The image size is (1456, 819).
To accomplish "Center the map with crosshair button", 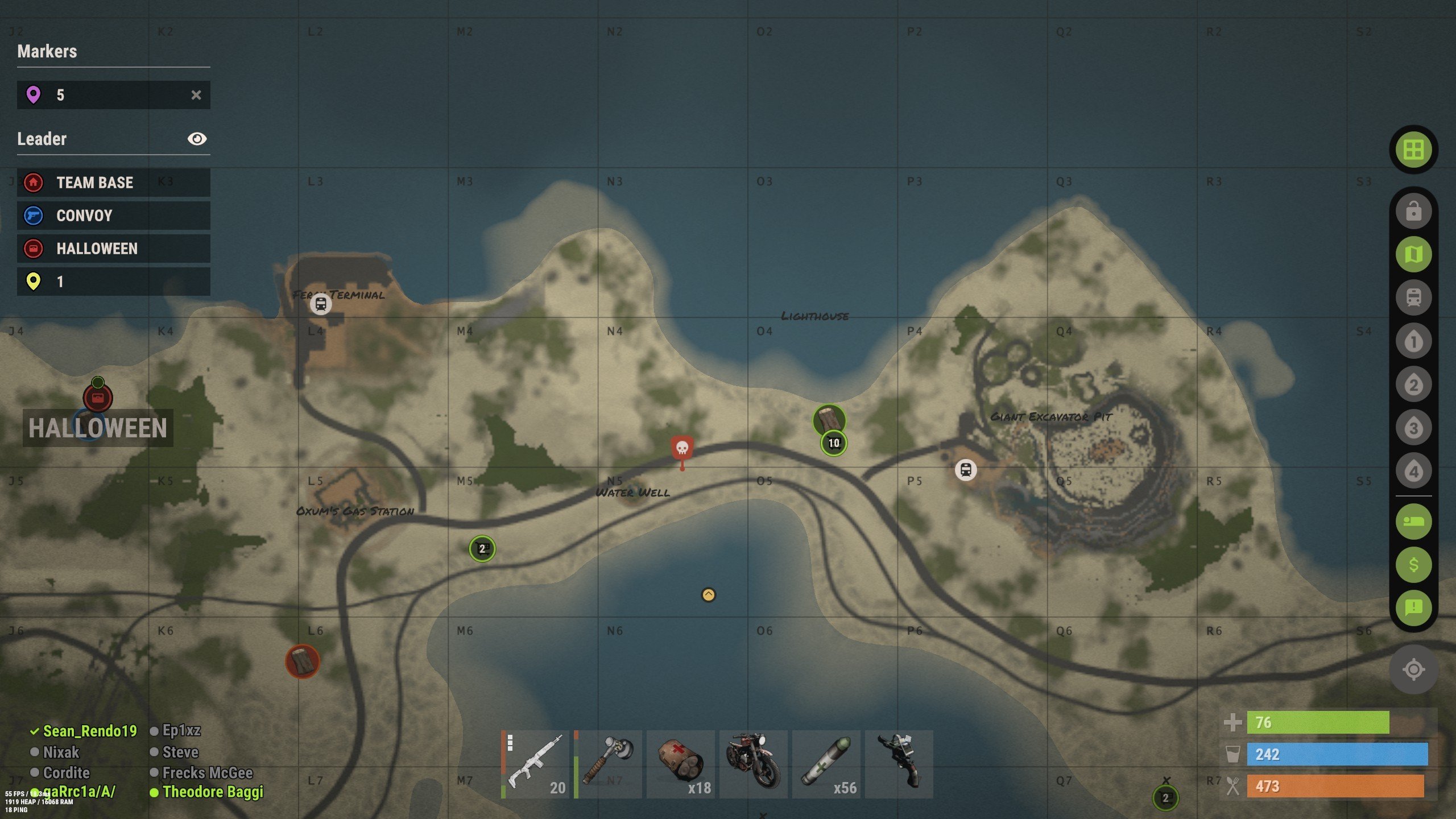I will [x=1413, y=669].
